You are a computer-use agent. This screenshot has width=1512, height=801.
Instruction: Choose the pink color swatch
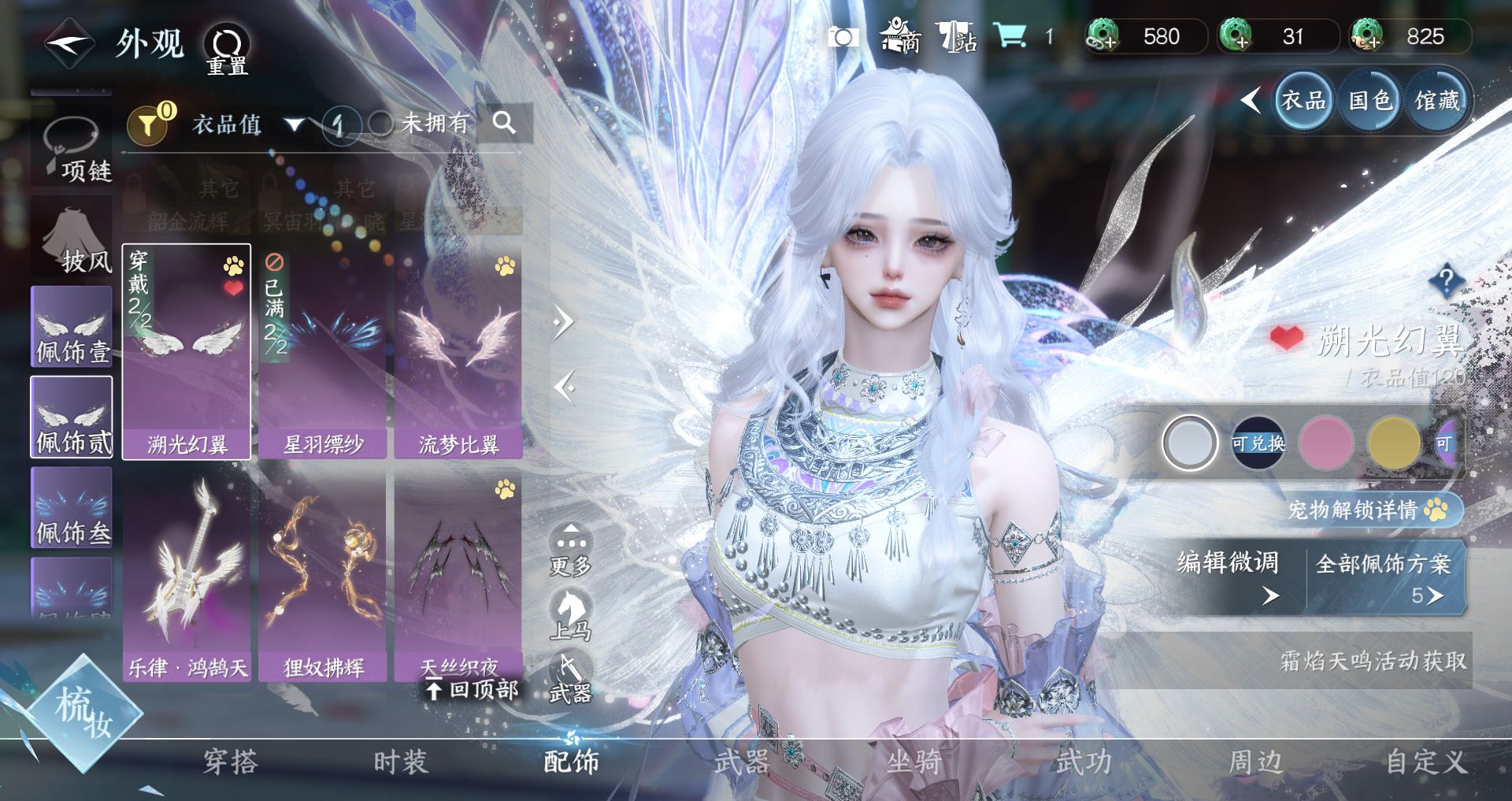pyautogui.click(x=1326, y=443)
